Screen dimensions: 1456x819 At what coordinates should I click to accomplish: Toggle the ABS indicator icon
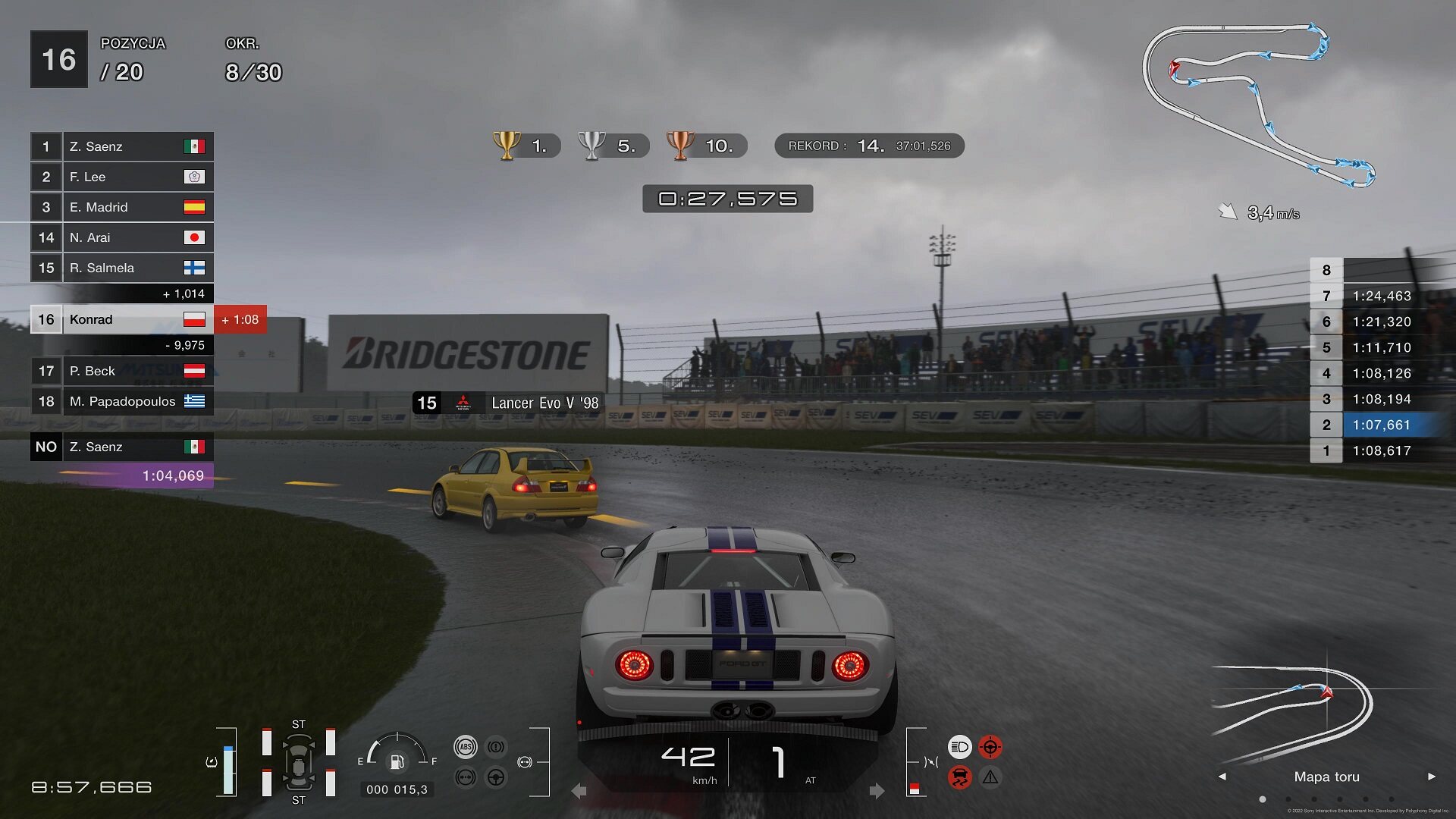point(466,747)
